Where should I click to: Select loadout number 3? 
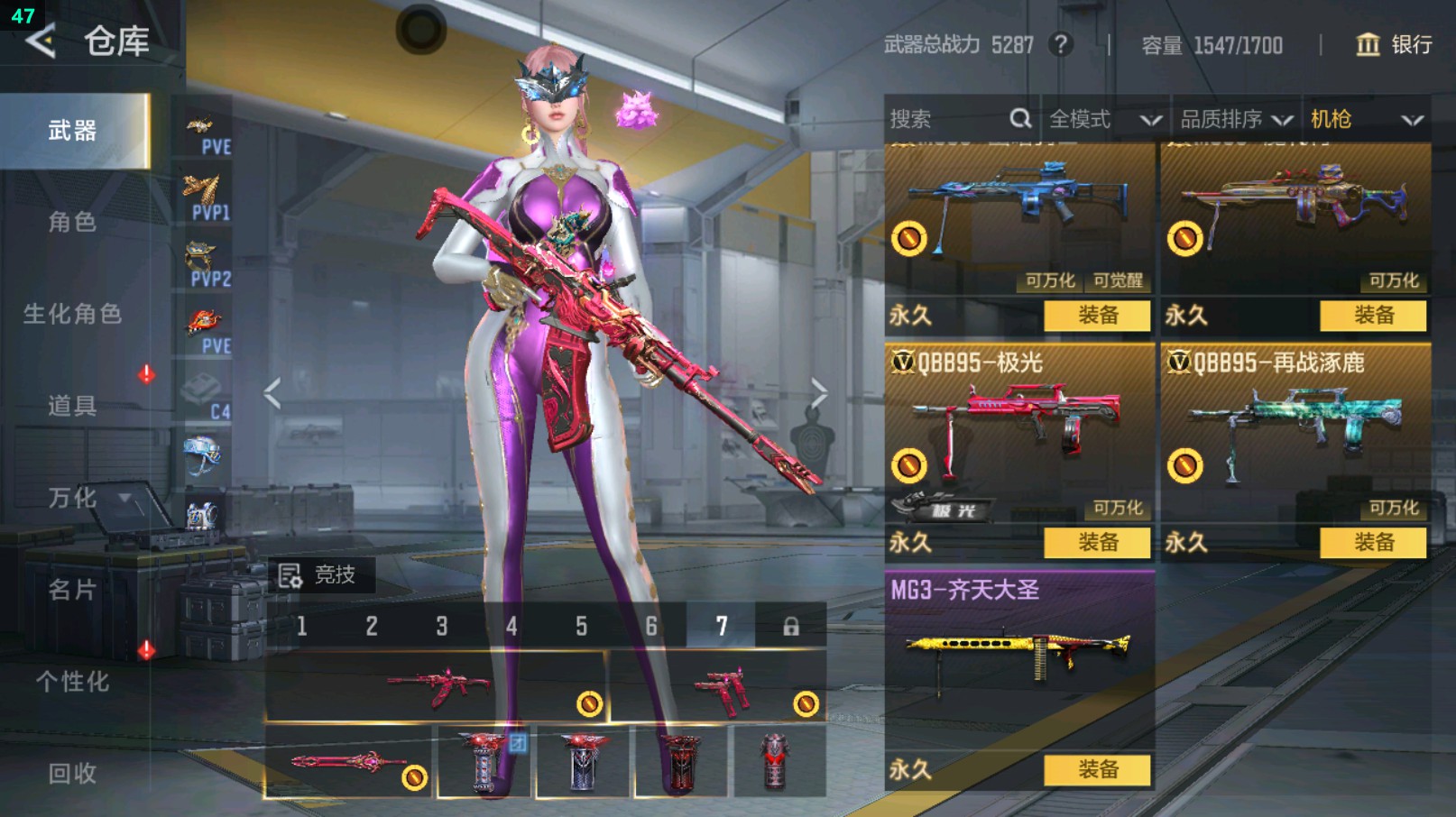pos(441,626)
